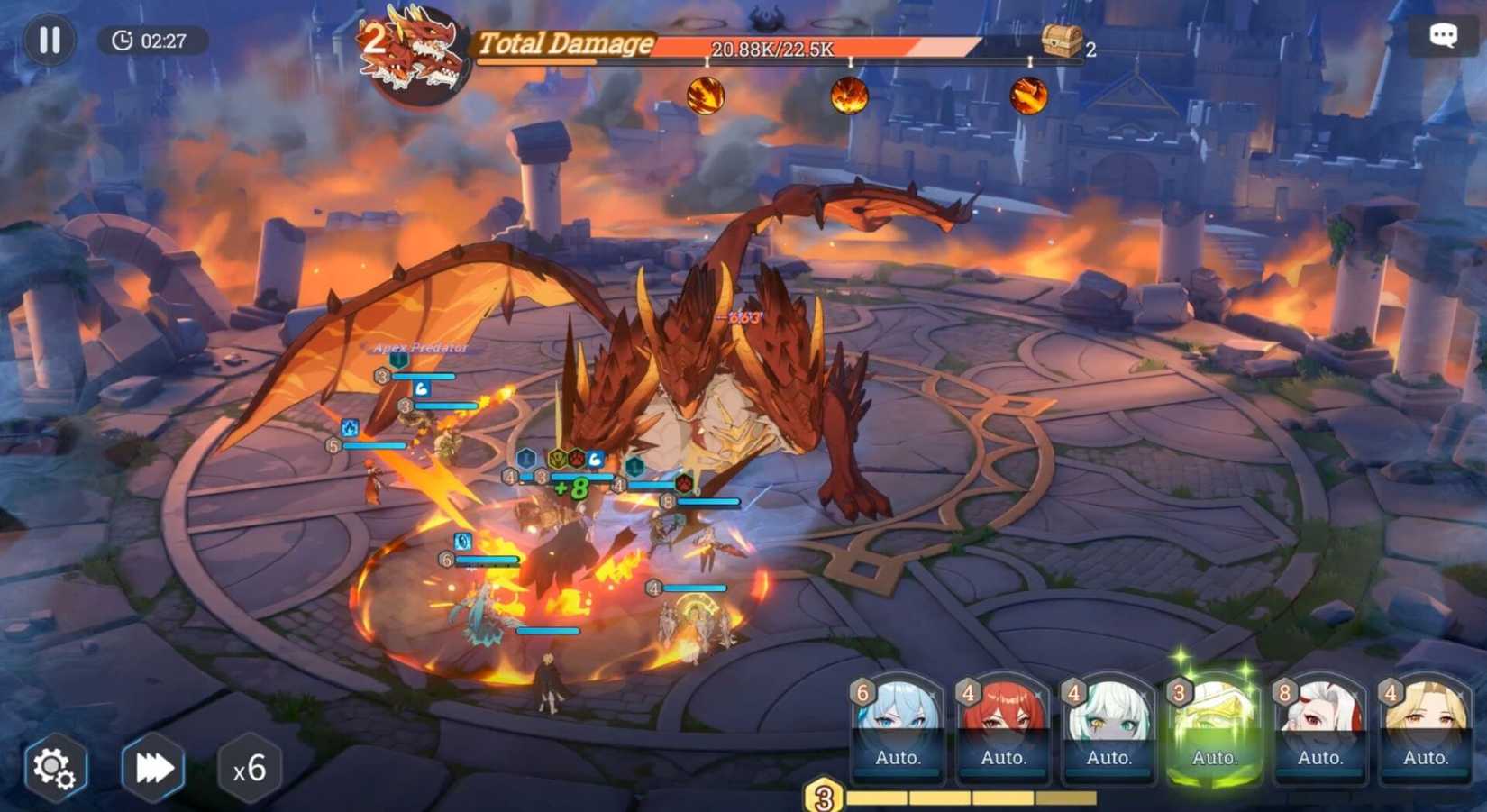Pause the battle
1487x812 pixels.
(x=50, y=38)
